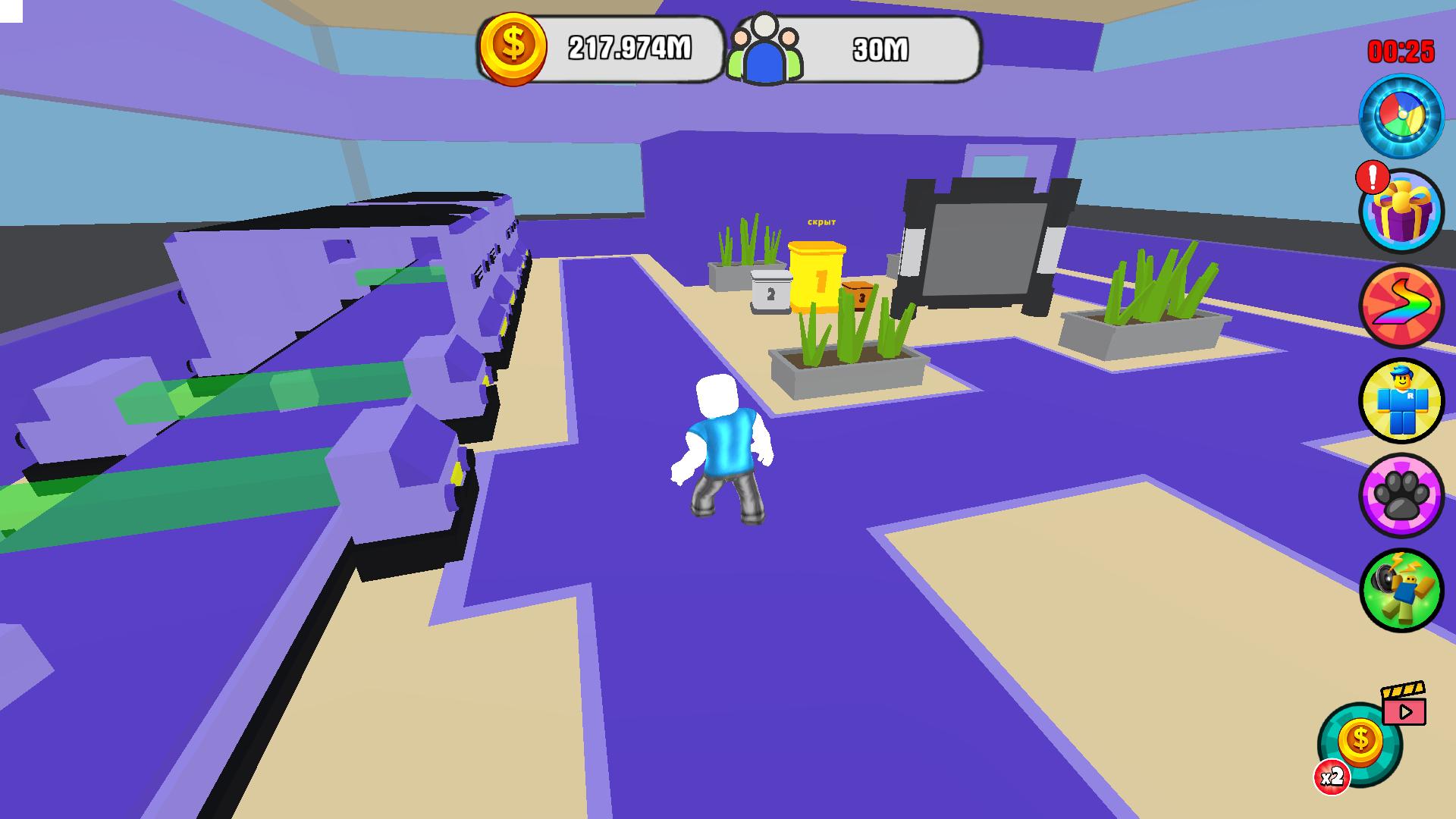Viewport: 1456px width, 819px height.
Task: Click the planter with green grass
Action: tap(846, 356)
